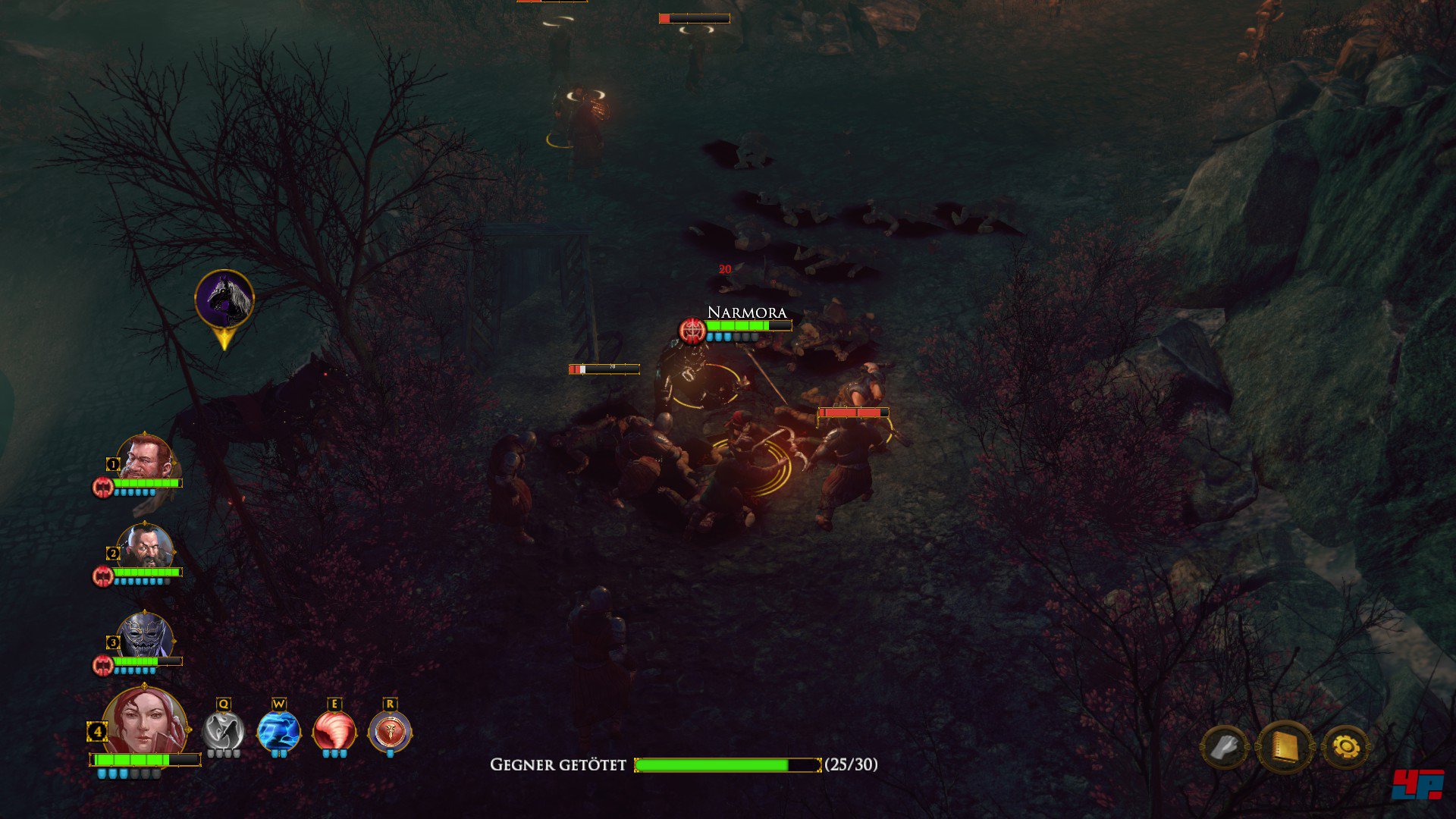This screenshot has width=1456, height=819.
Task: Click the red axe icon beside hero 3
Action: (x=102, y=666)
